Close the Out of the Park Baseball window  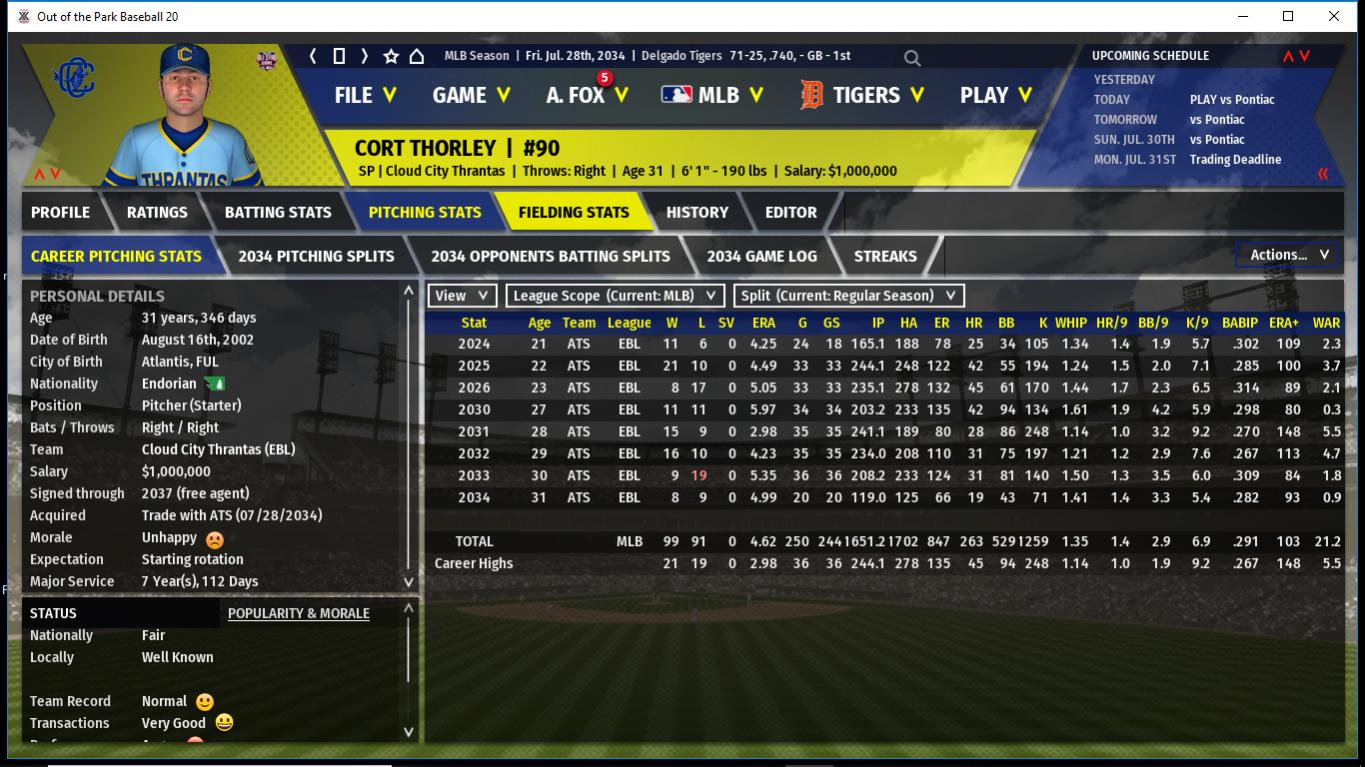tap(1333, 16)
